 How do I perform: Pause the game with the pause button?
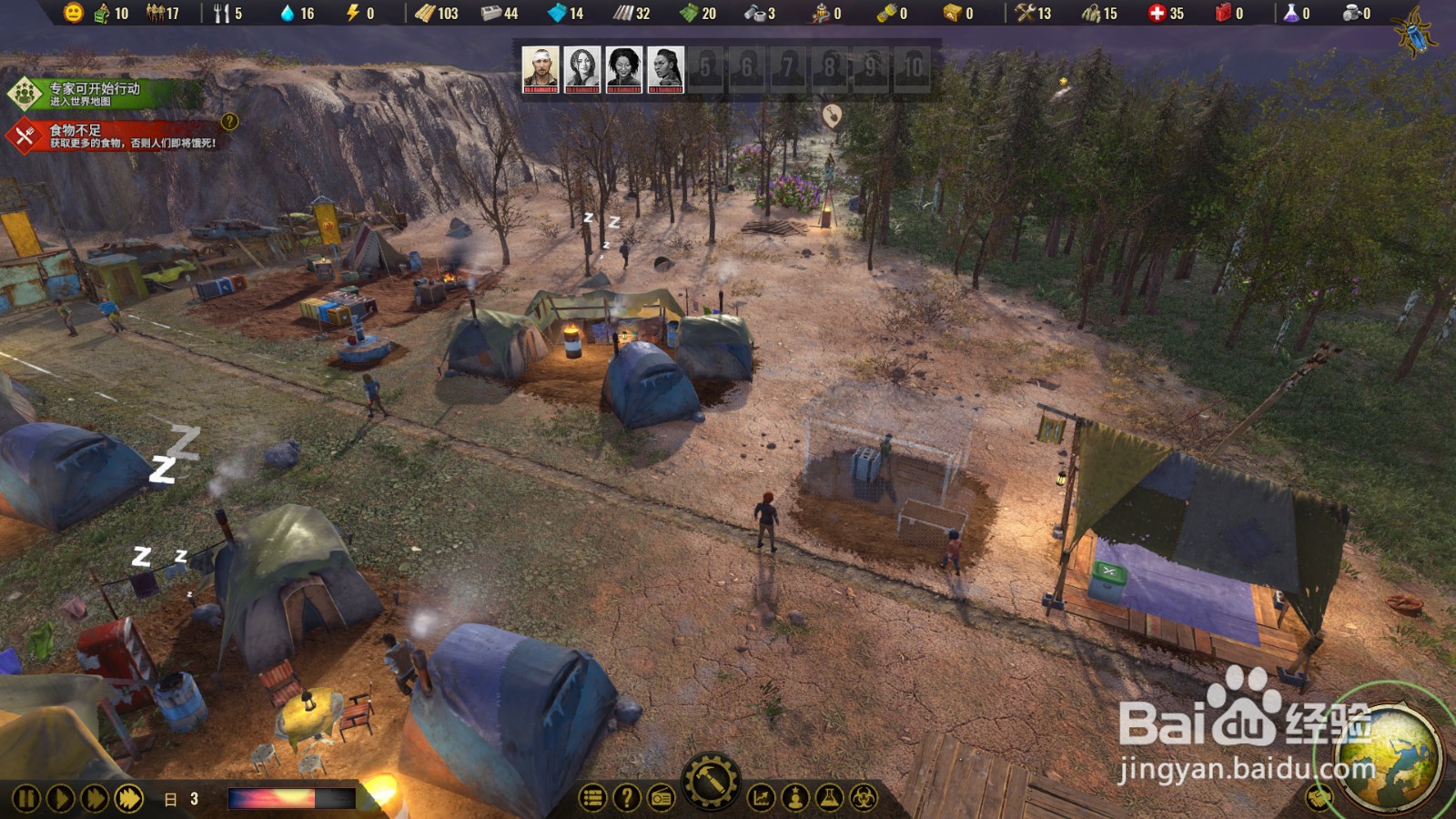pos(25,799)
